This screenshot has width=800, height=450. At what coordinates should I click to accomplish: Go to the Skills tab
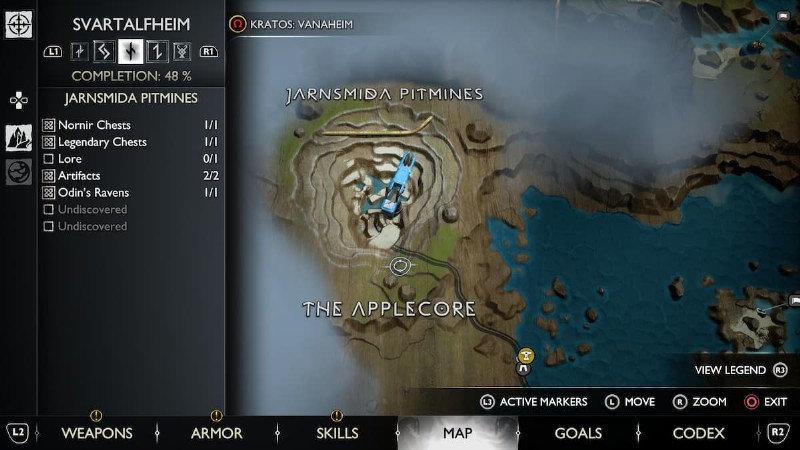[337, 433]
